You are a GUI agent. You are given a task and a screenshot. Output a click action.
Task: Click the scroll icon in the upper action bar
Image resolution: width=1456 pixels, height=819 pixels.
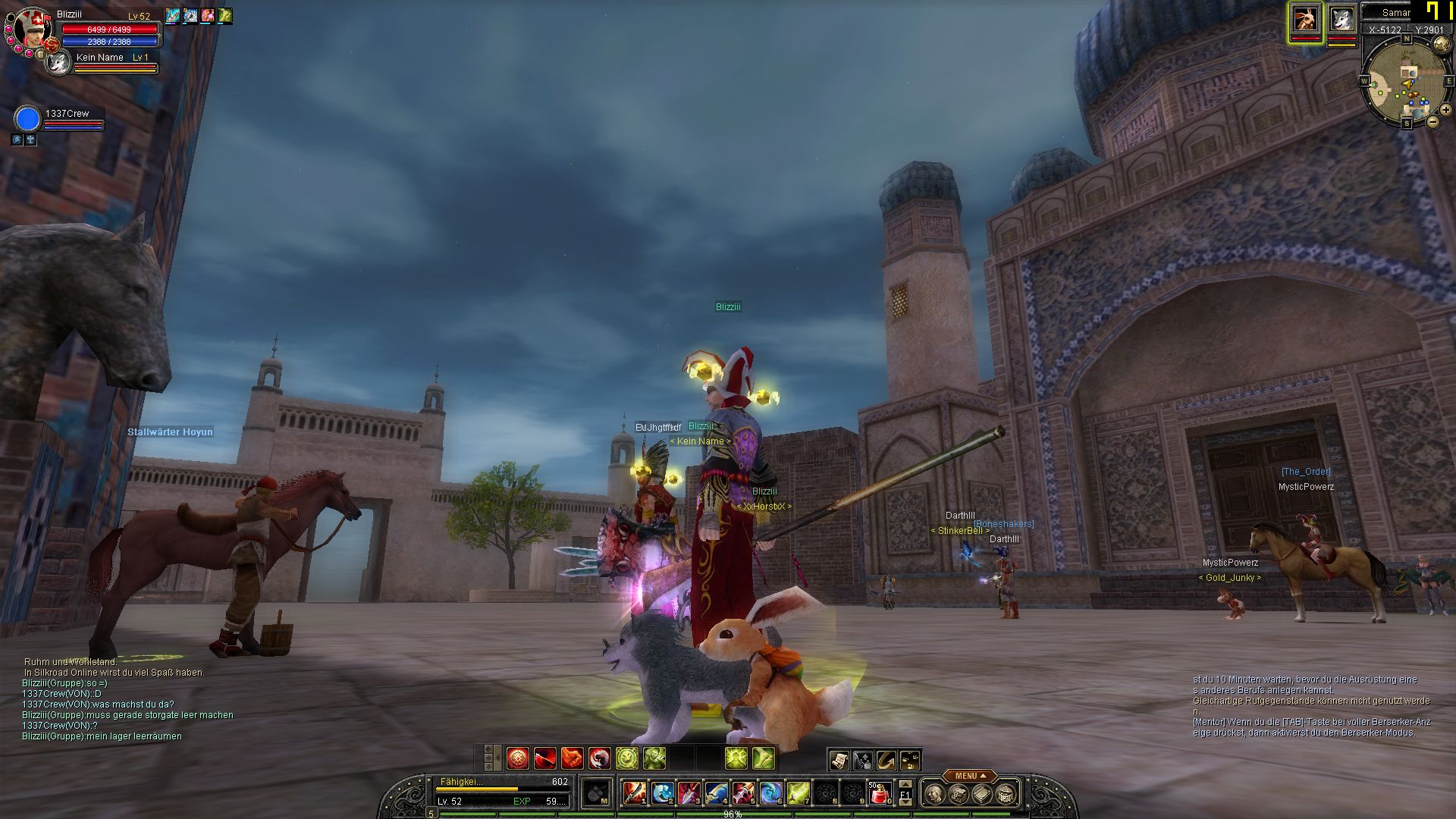point(839,760)
